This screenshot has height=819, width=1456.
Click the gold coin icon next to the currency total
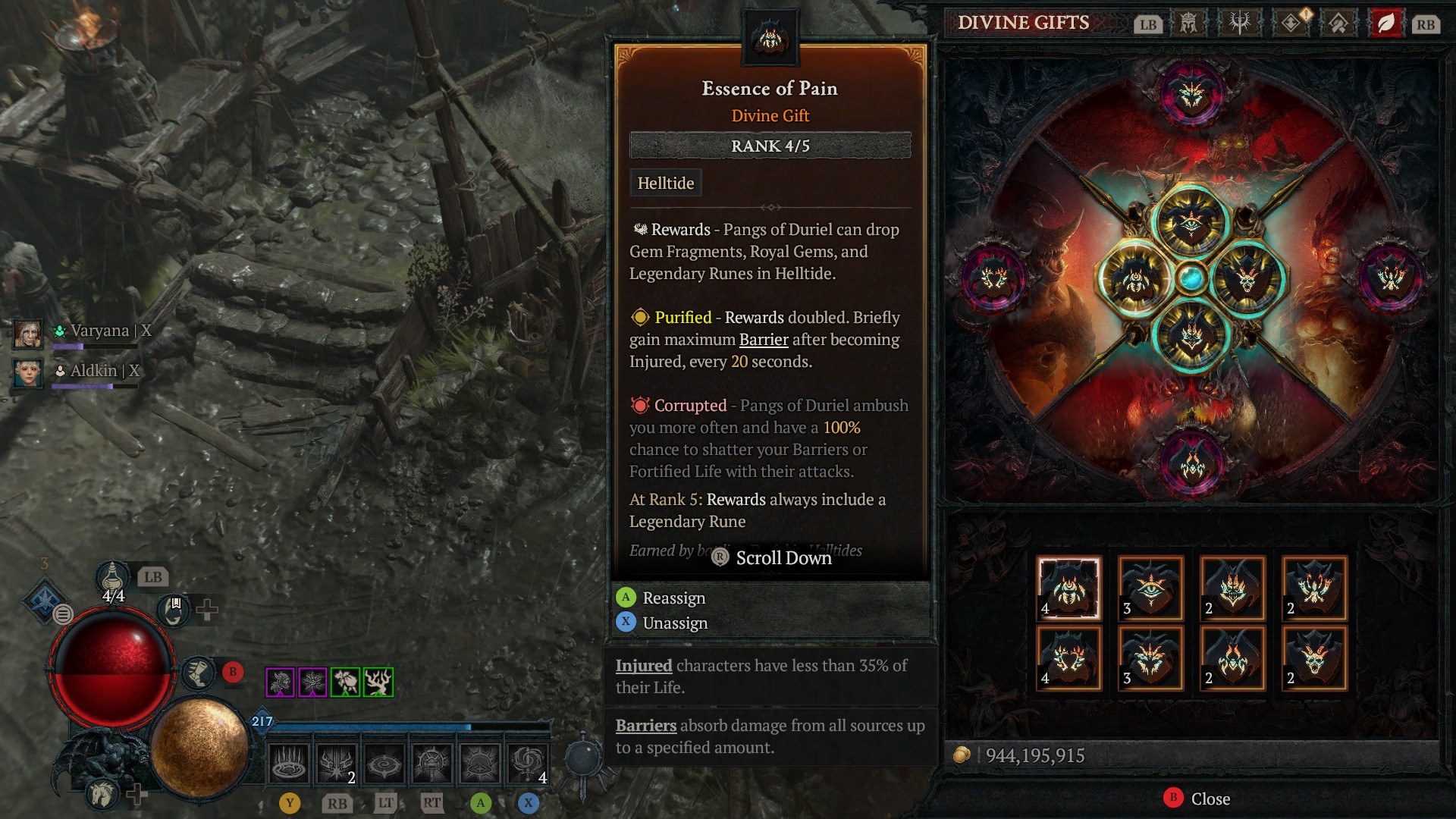[x=963, y=755]
